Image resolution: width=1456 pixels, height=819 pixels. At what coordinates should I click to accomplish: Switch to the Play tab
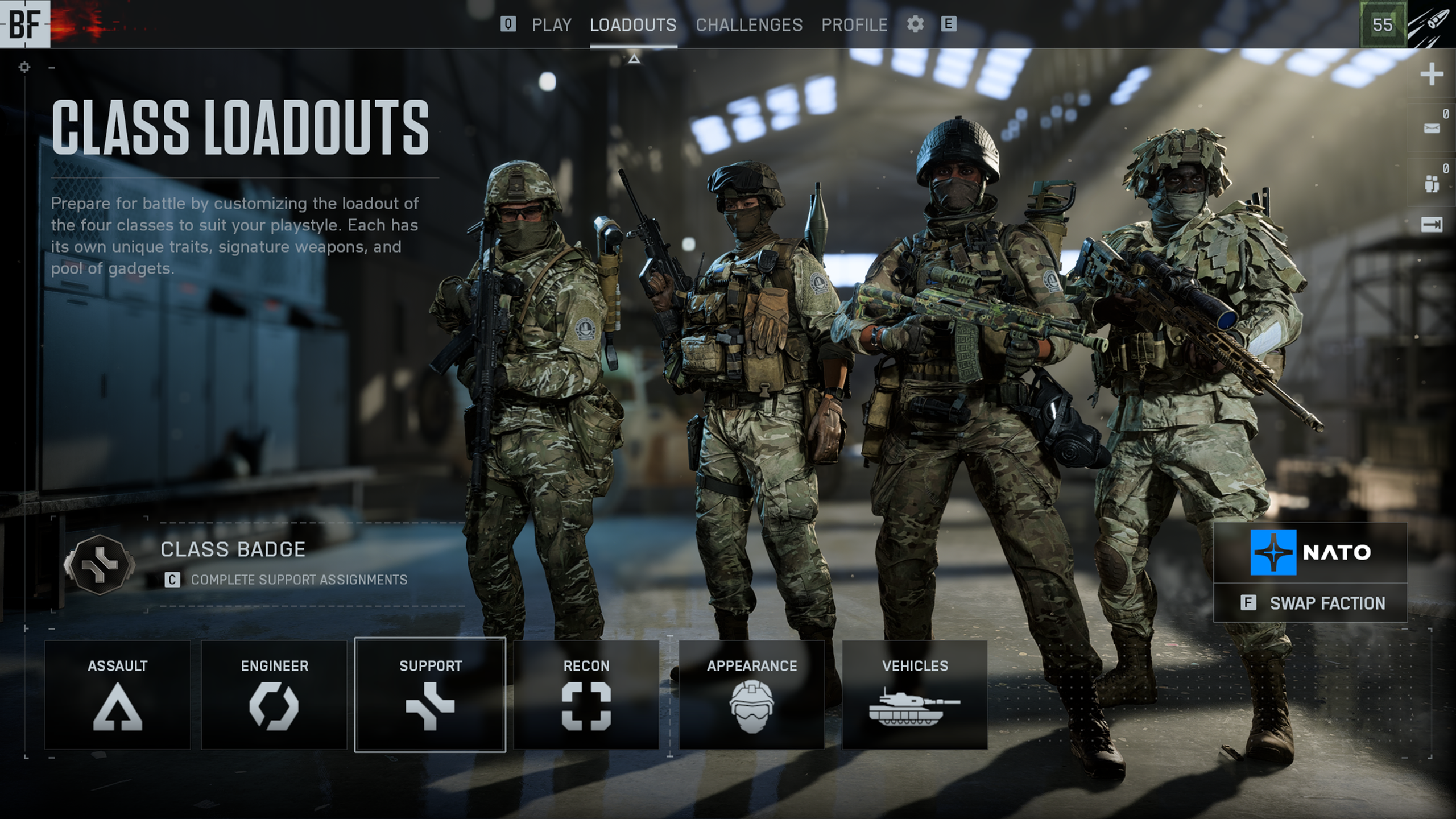click(551, 24)
